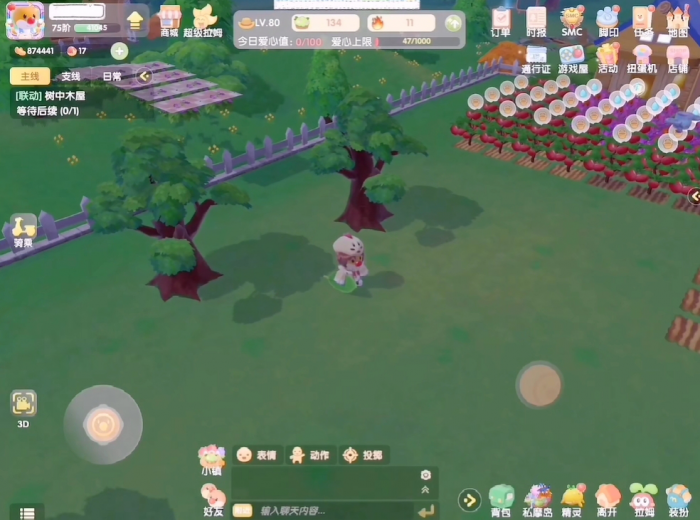Click the player avatar portrait
Image resolution: width=700 pixels, height=520 pixels.
coord(25,20)
